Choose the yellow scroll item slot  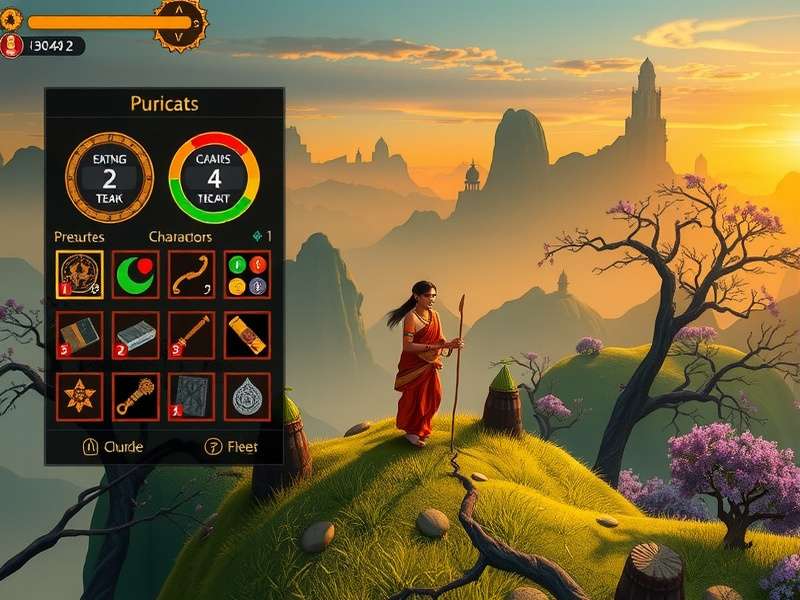click(x=246, y=335)
